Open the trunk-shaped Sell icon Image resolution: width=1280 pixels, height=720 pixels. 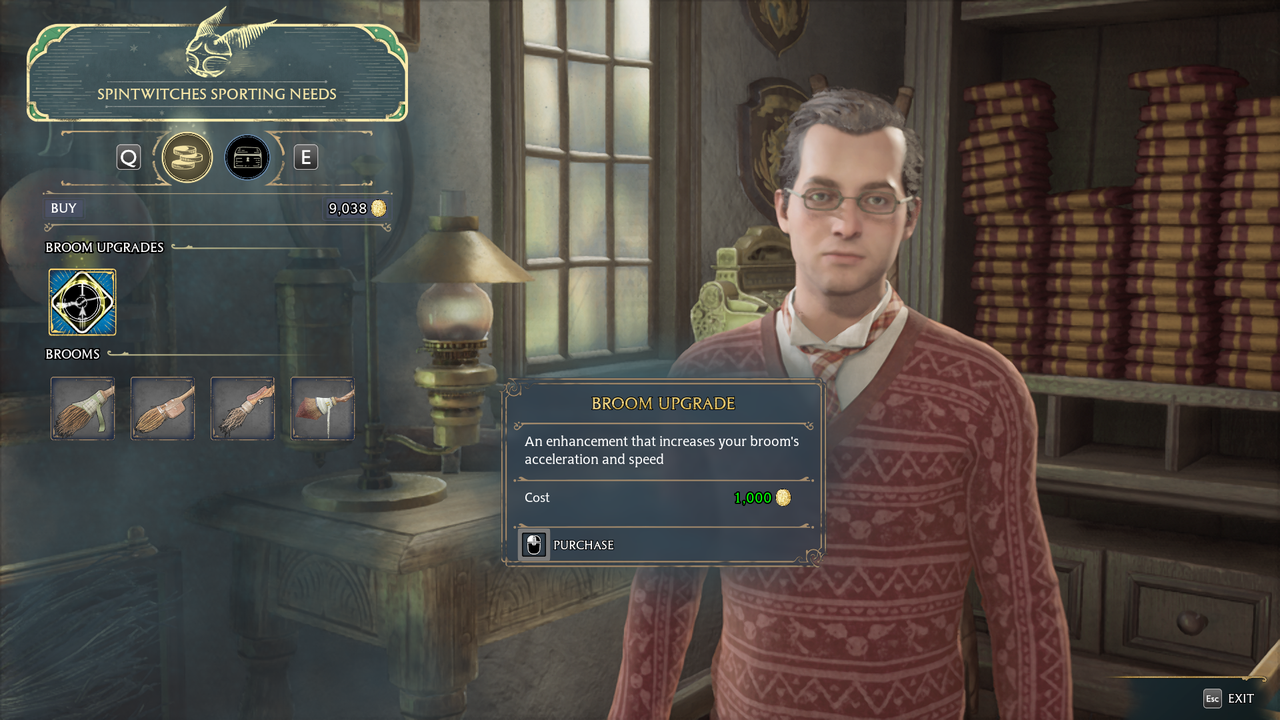(245, 157)
